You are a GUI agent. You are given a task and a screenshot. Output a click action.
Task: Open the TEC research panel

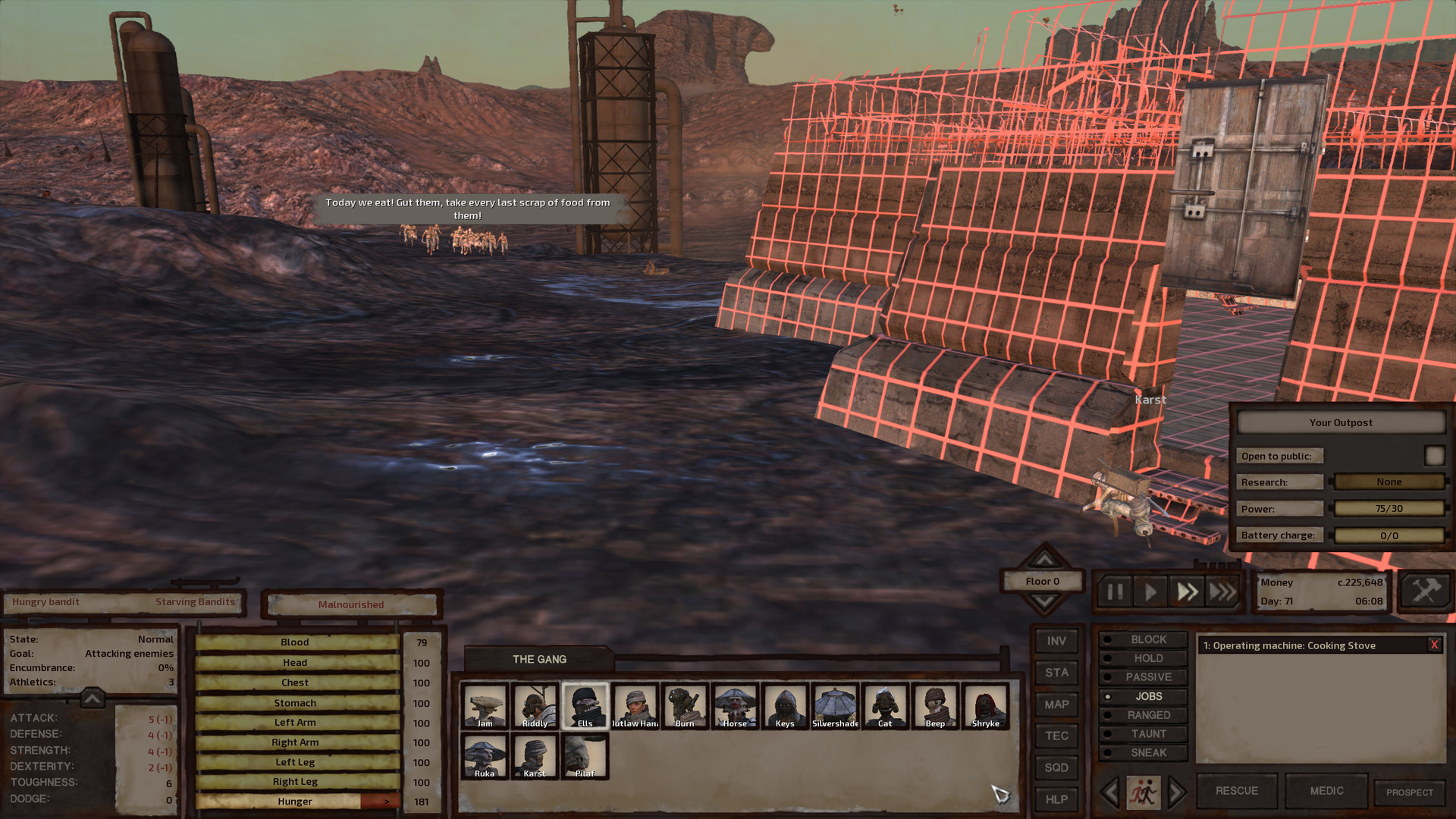(x=1056, y=736)
